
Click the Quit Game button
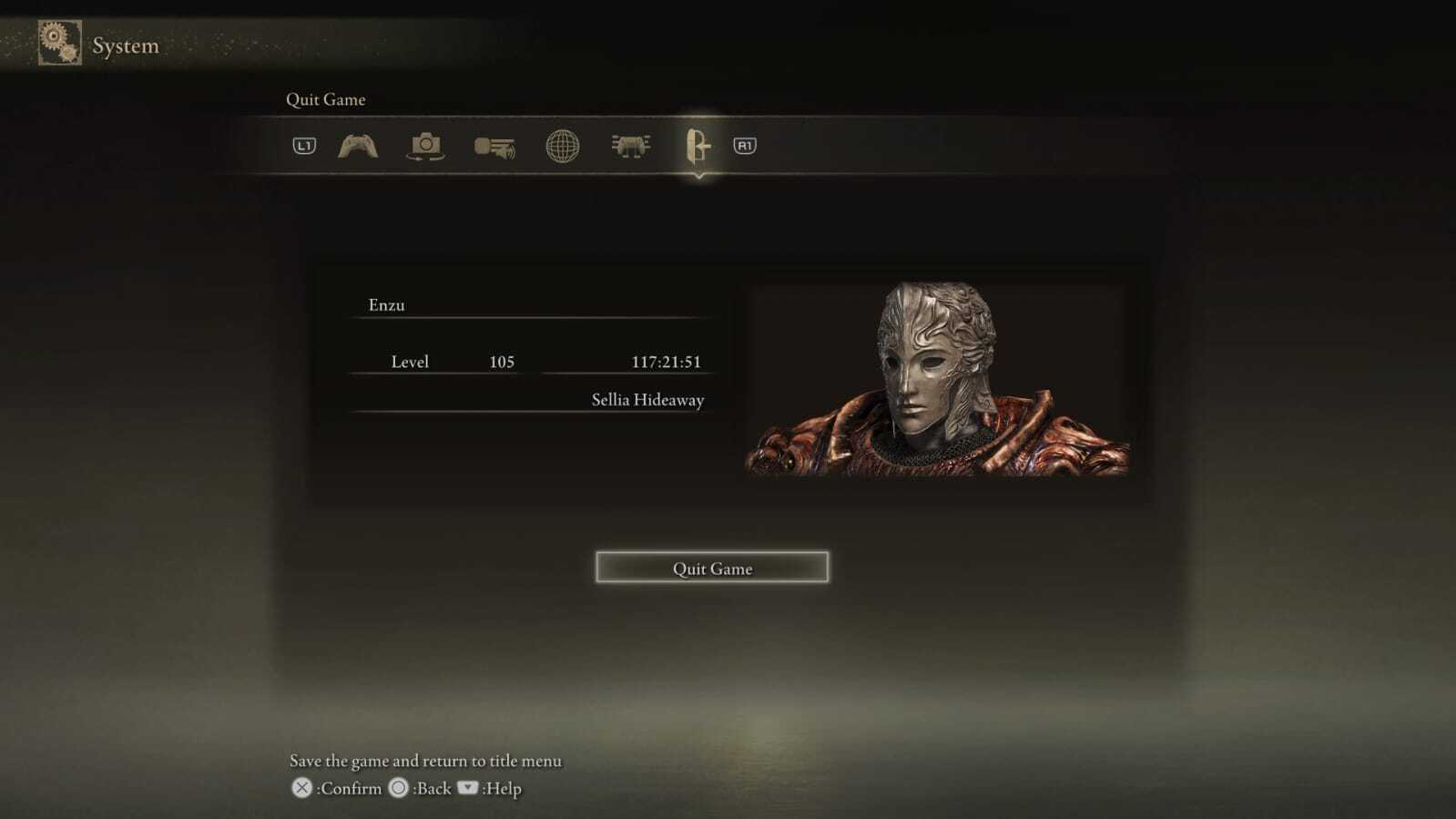(x=712, y=568)
